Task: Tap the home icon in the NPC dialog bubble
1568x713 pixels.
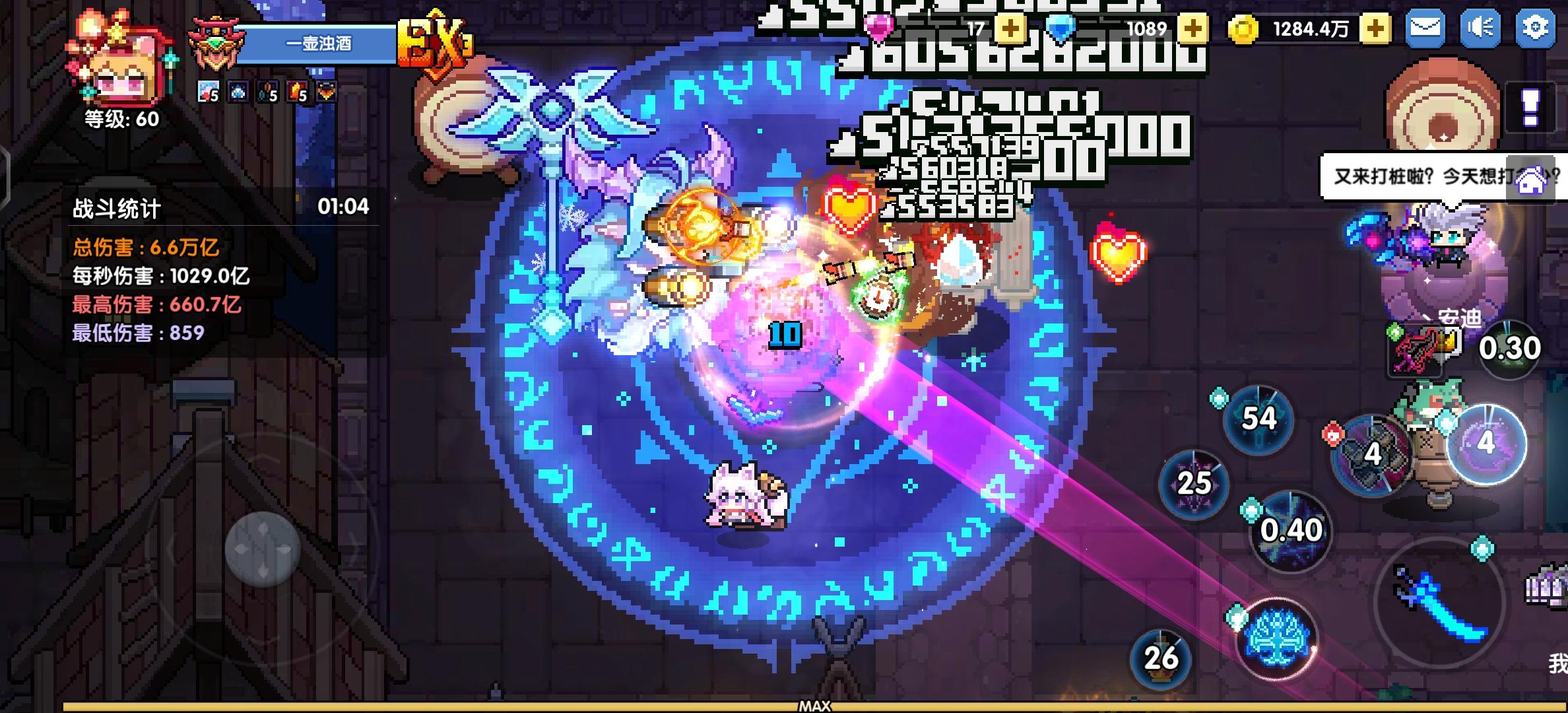Action: [x=1531, y=178]
